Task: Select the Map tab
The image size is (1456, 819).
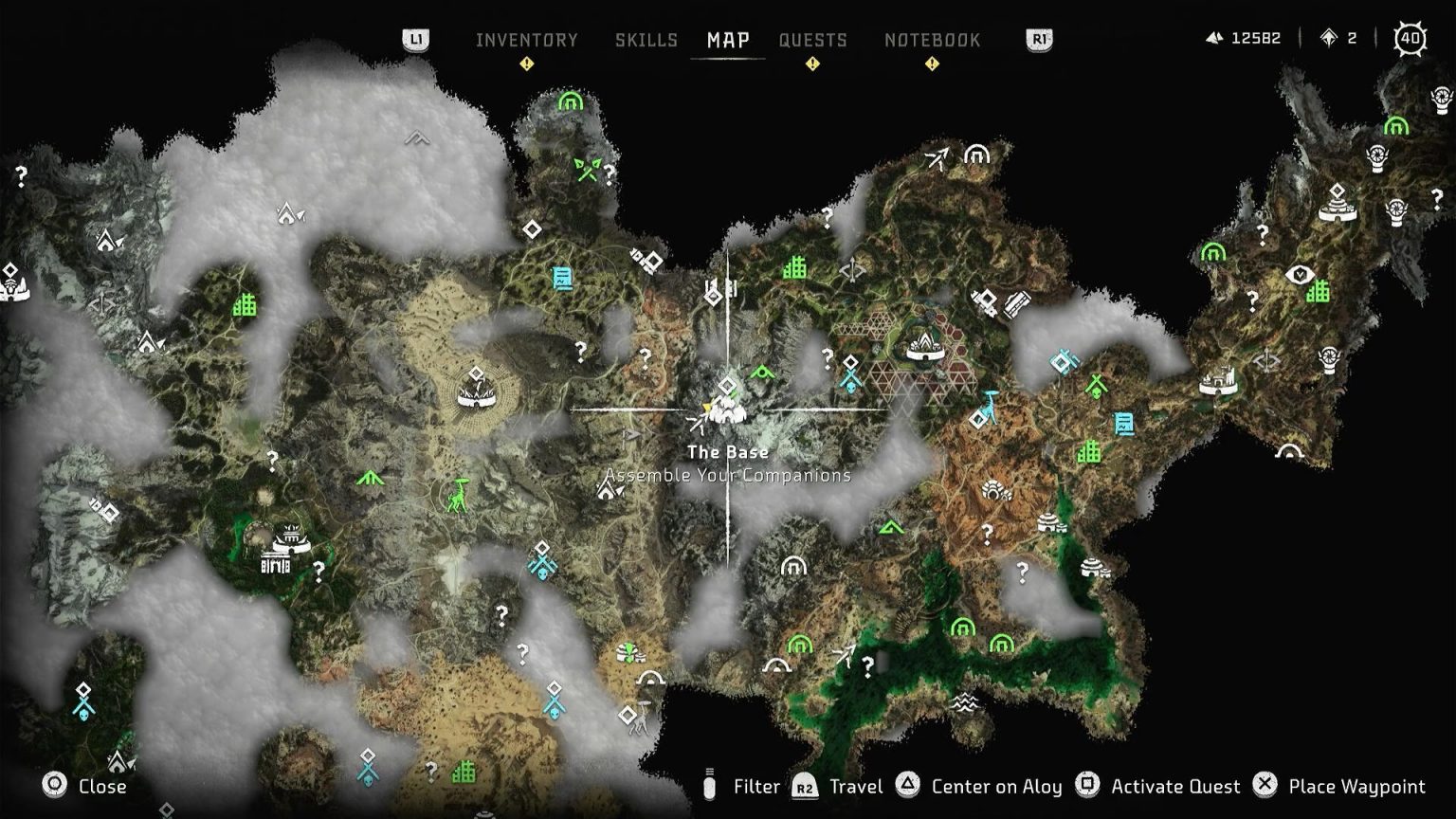Action: pos(728,40)
